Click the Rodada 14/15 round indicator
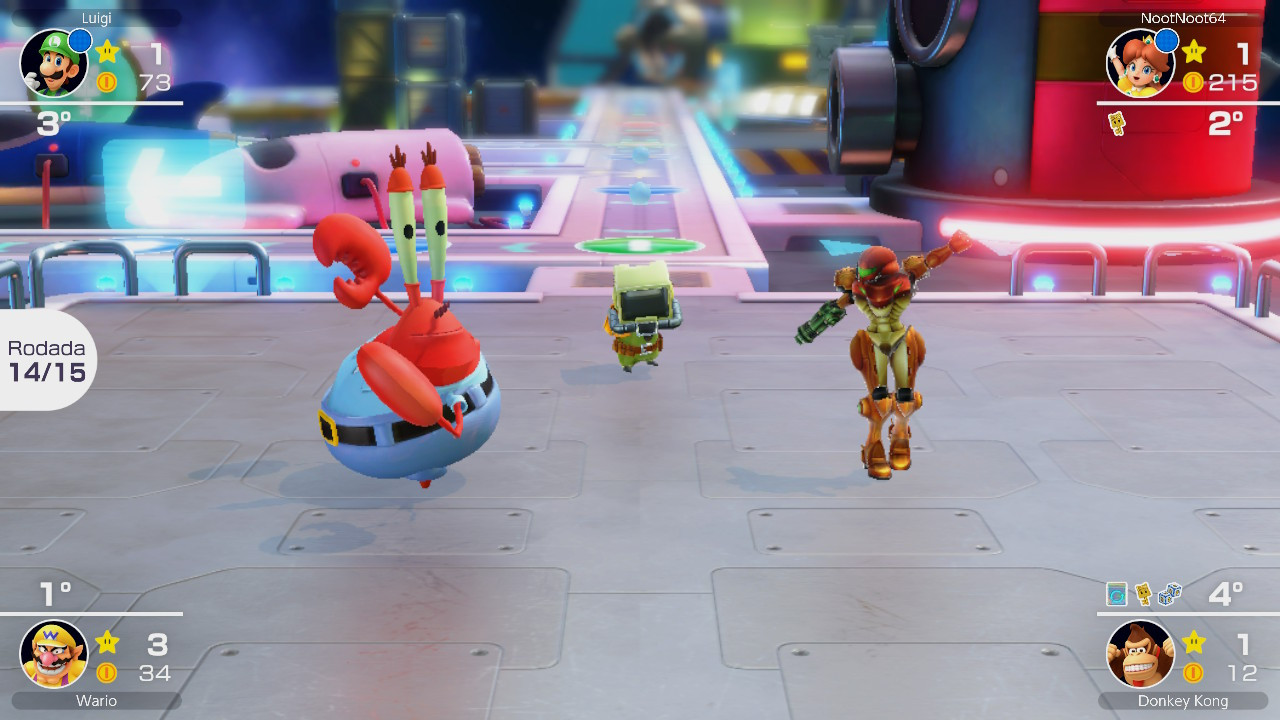This screenshot has height=720, width=1280. coord(45,360)
